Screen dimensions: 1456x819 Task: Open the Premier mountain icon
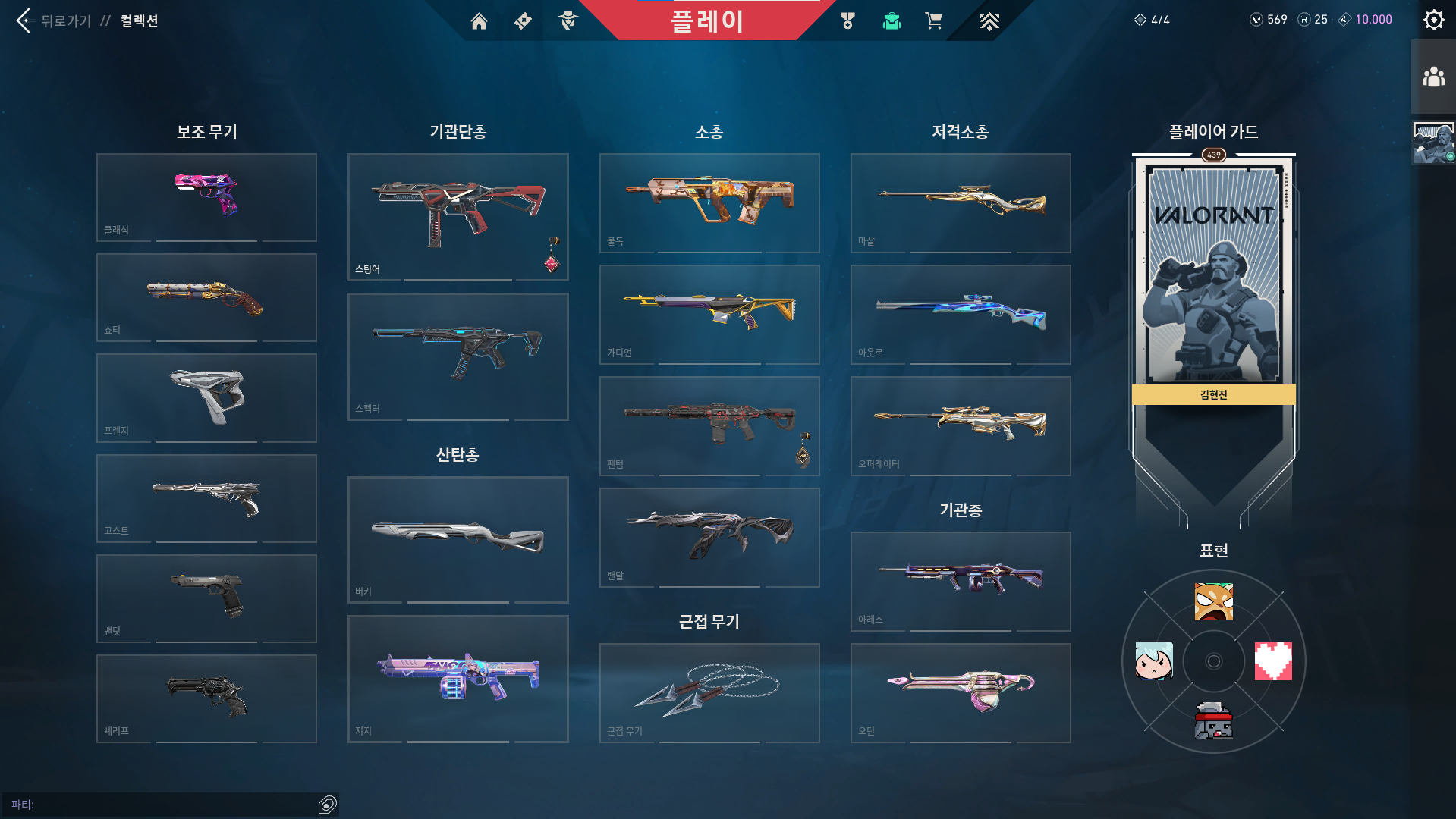coord(988,21)
